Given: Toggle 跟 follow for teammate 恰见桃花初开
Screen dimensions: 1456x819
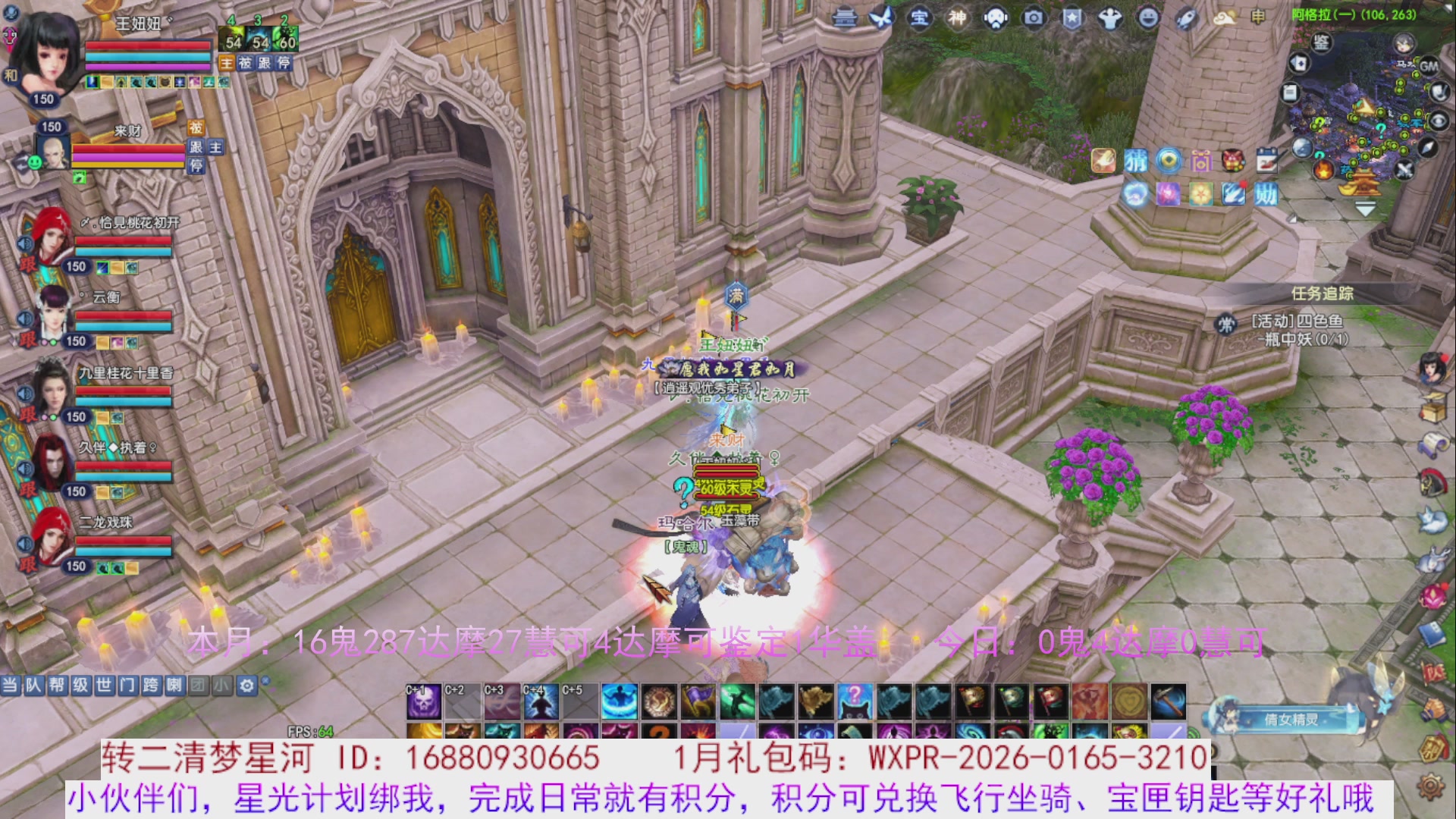Looking at the screenshot, I should point(27,265).
